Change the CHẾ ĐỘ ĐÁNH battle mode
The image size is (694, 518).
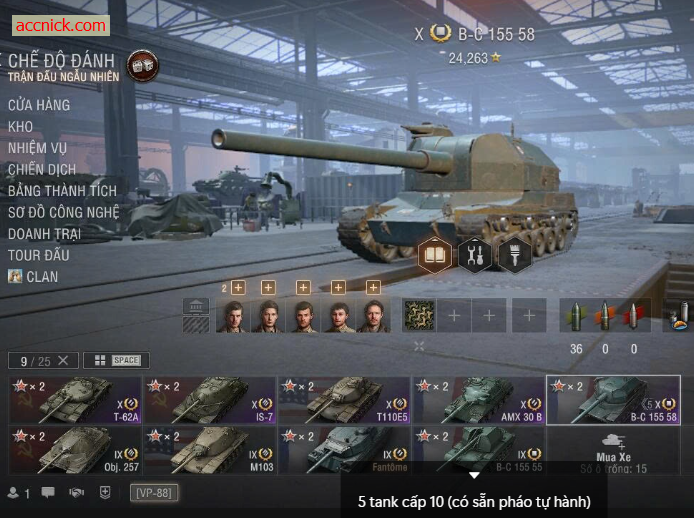tap(141, 66)
